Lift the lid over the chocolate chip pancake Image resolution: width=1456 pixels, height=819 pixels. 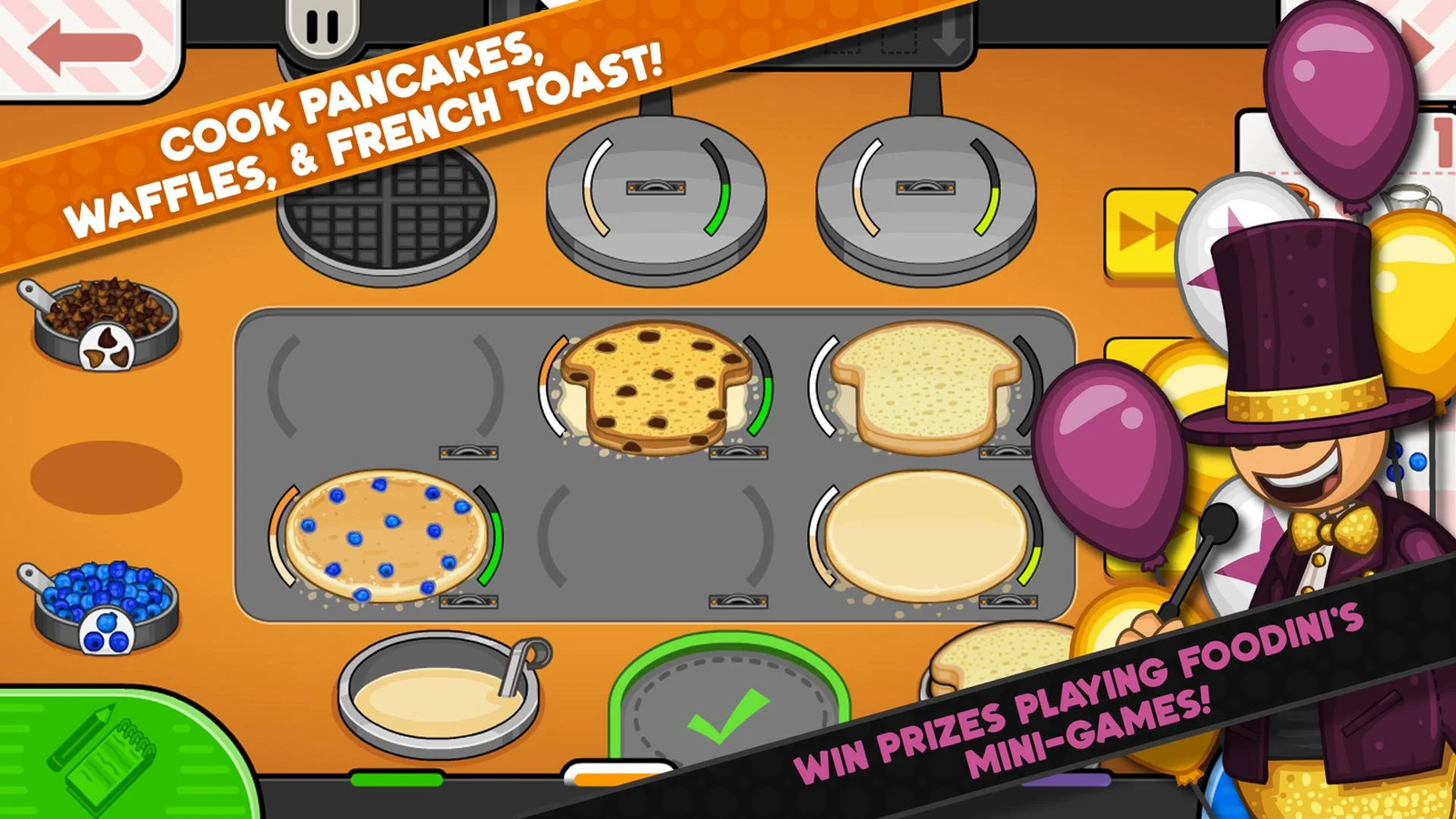click(x=737, y=452)
